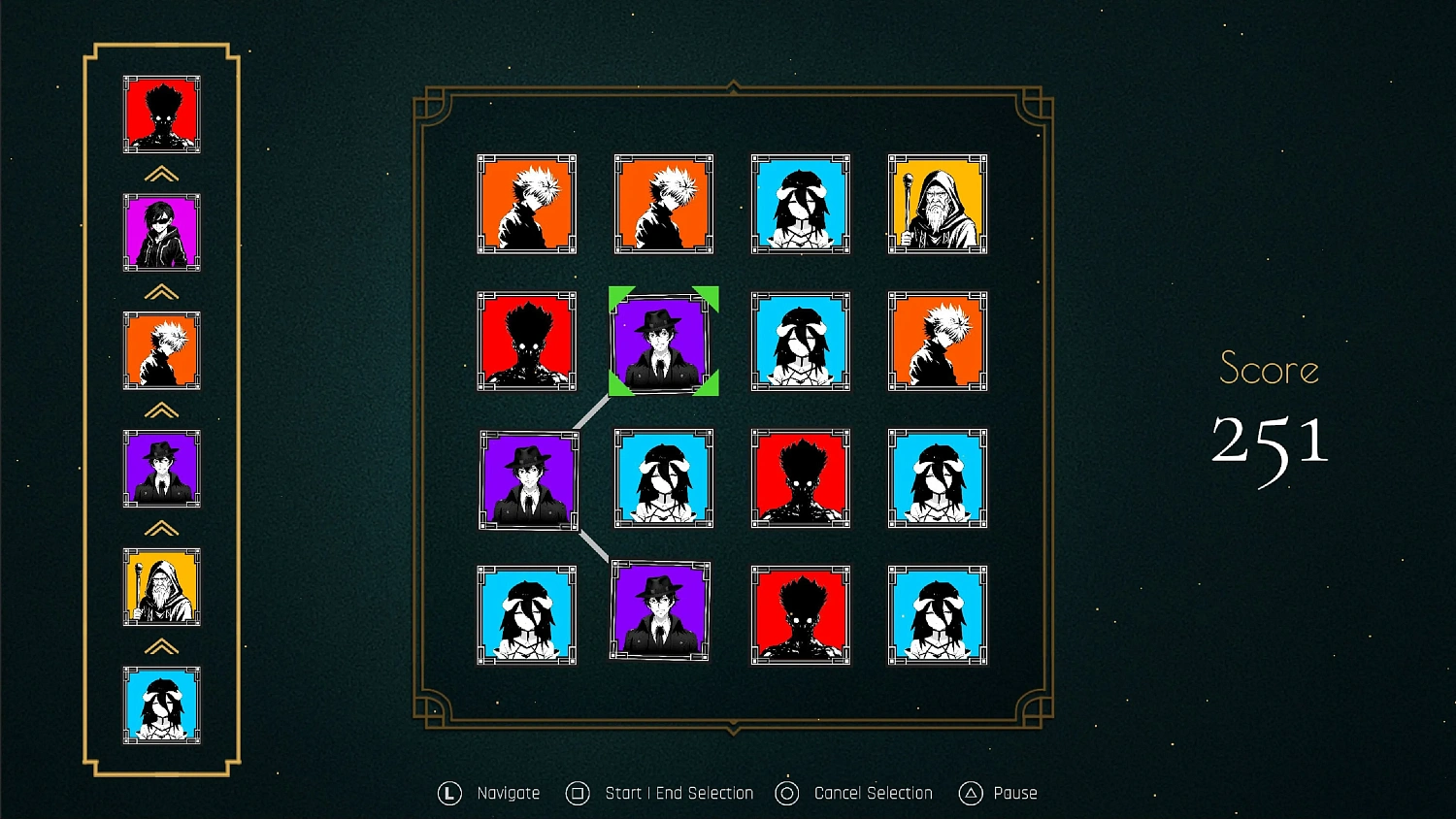Click the blue horned girl in the side queue
The height and width of the screenshot is (819, 1456).
[162, 705]
